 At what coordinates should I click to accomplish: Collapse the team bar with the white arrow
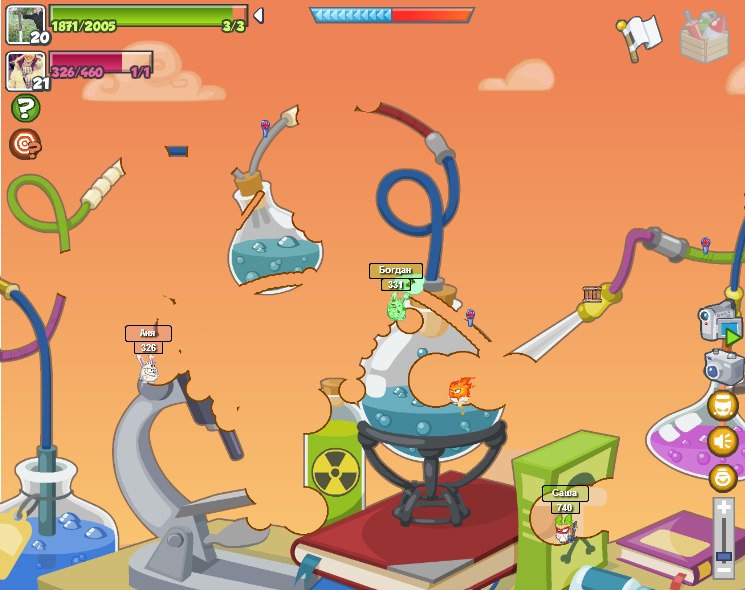coord(258,16)
